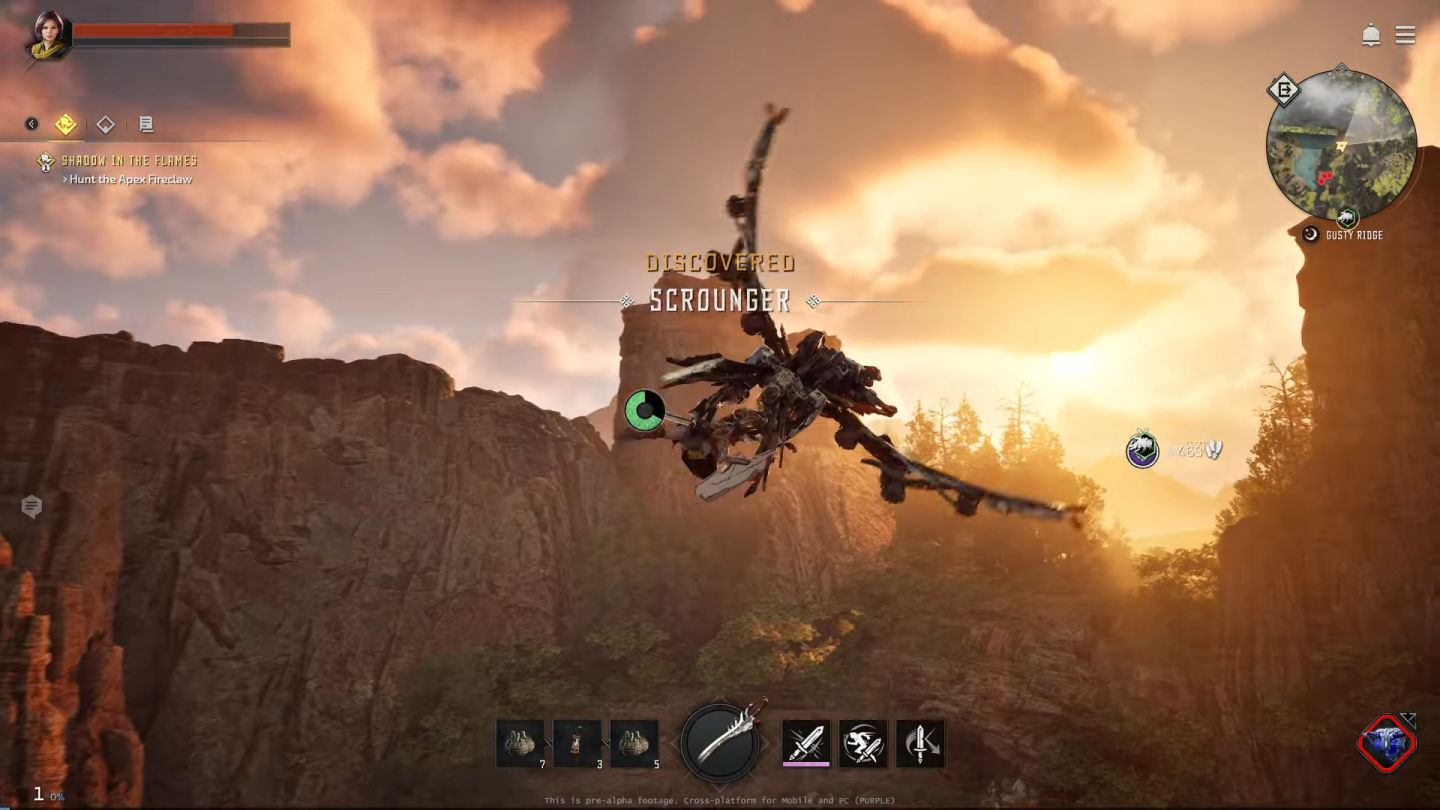Open the circular minimap
This screenshot has height=810, width=1440.
[1341, 145]
